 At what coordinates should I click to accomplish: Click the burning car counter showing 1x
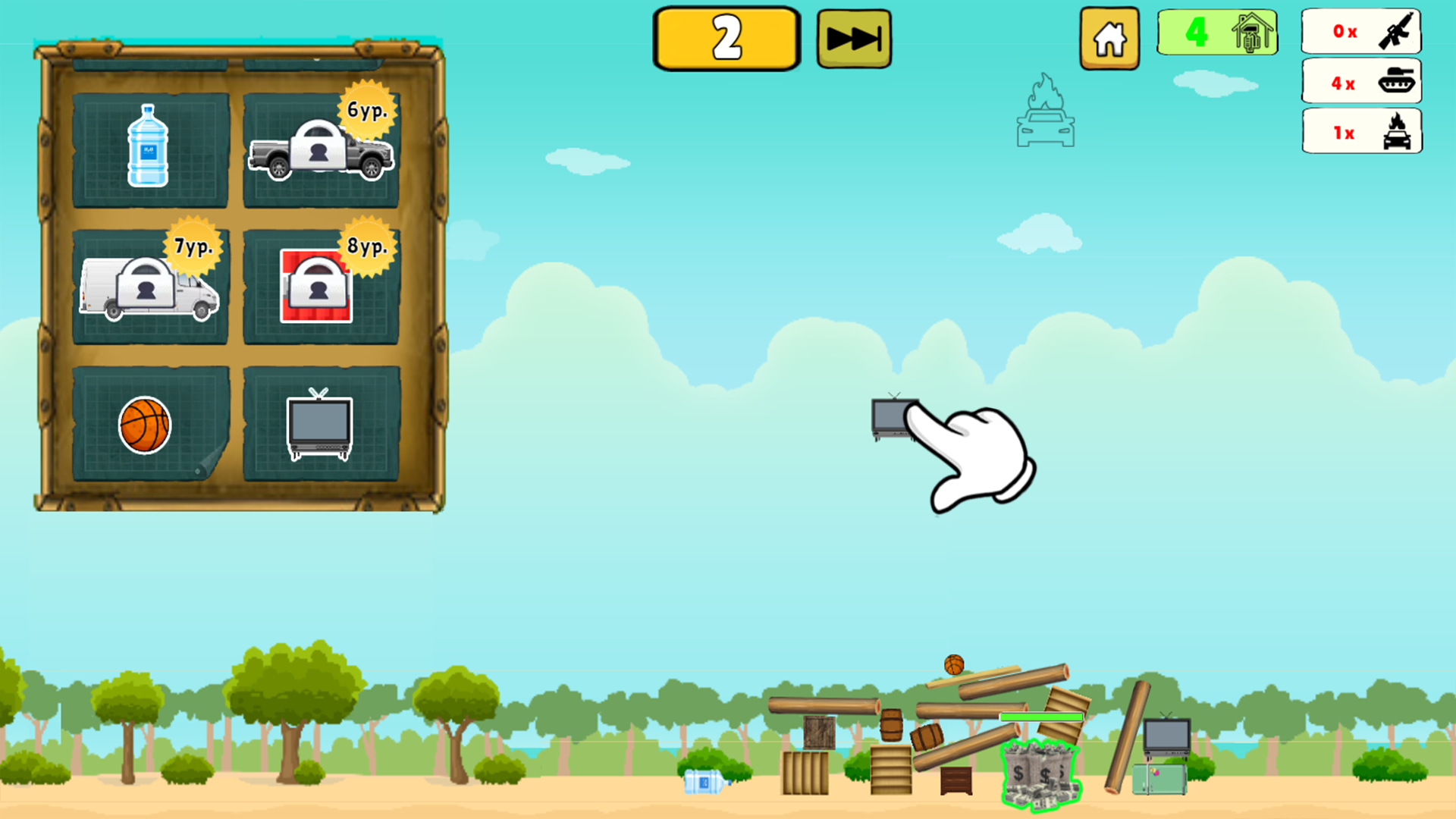coord(1361,133)
